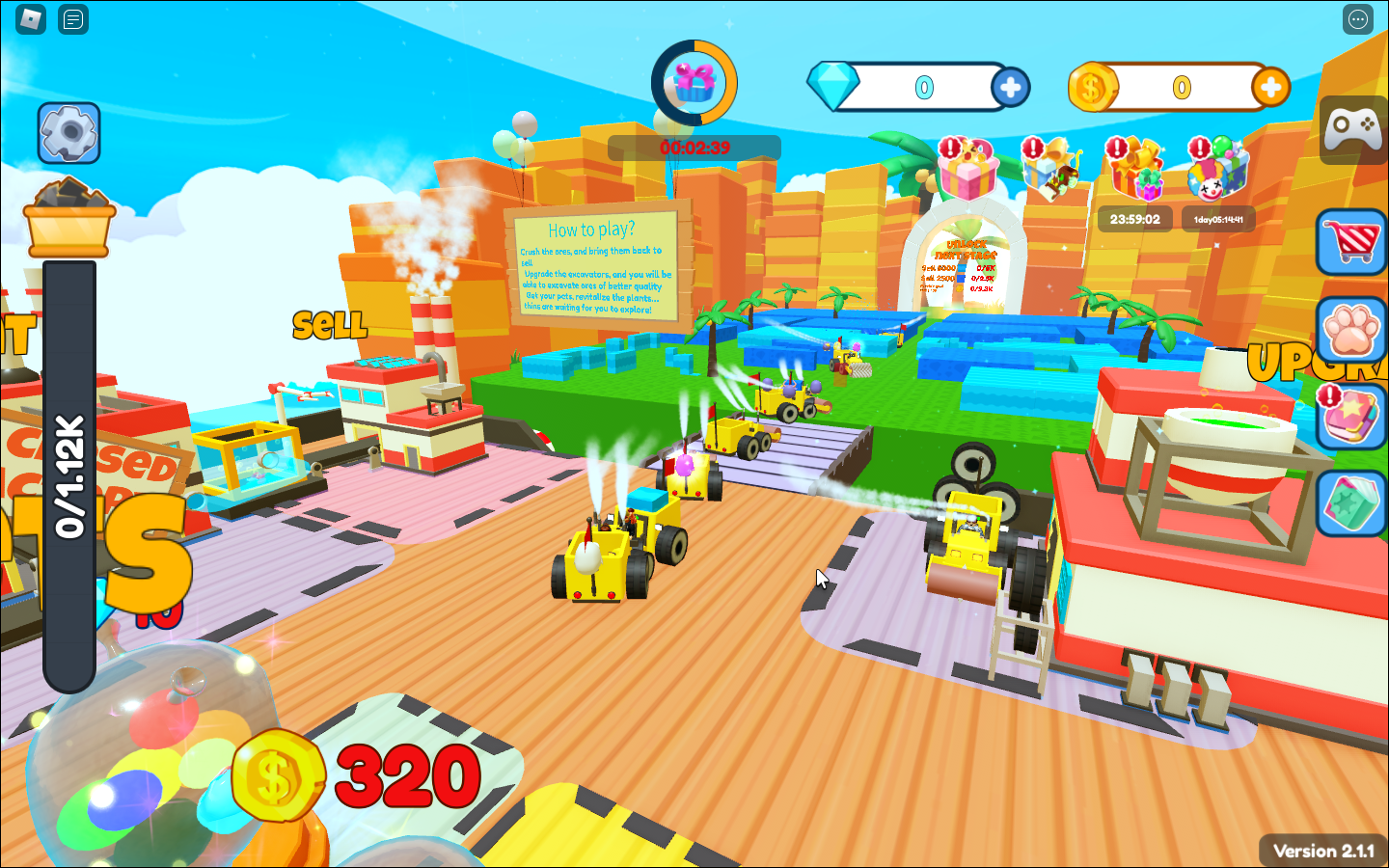
Task: Open the chocolate gift pack offer
Action: point(1051,170)
